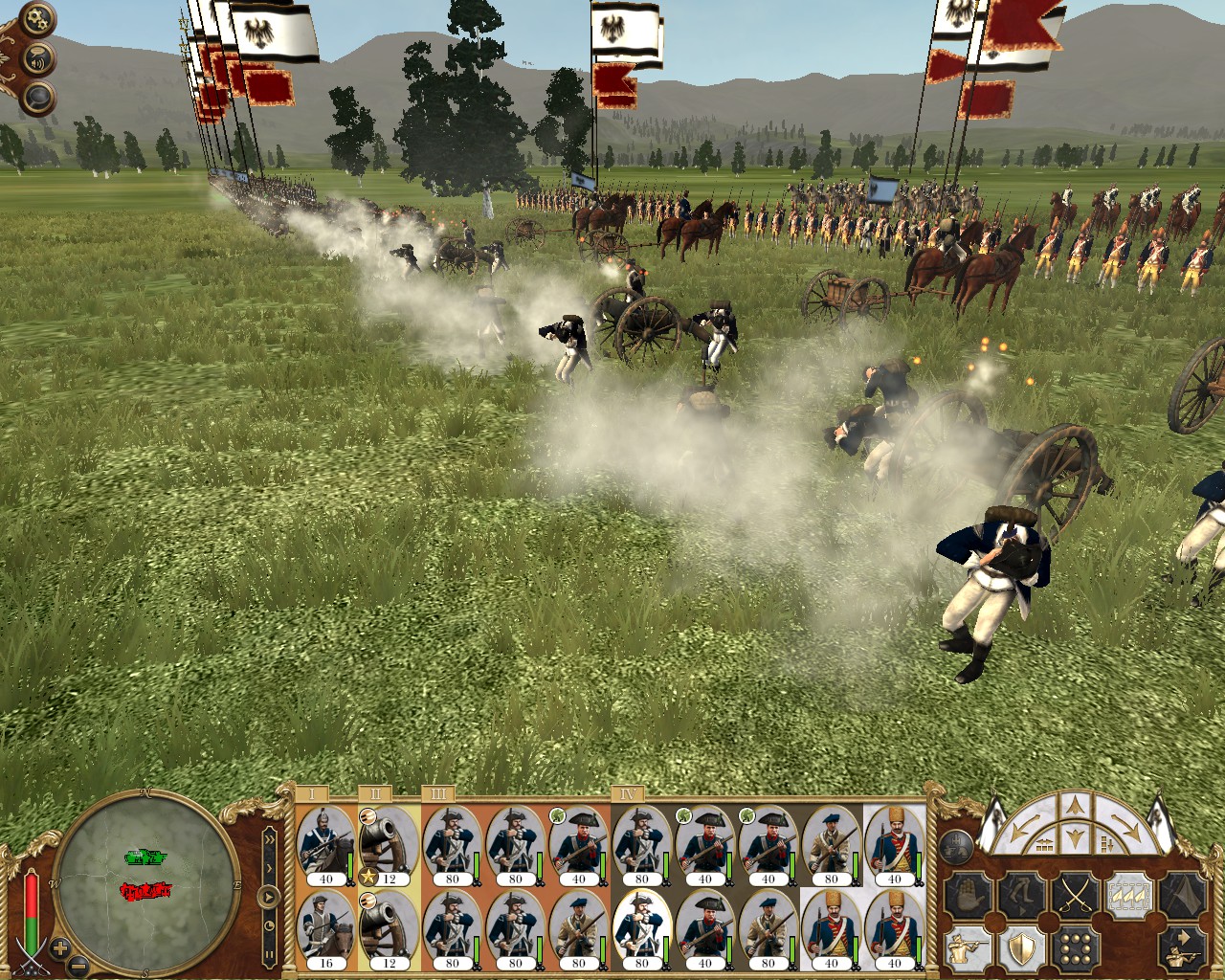The width and height of the screenshot is (1225, 980).
Task: Select group IV tab
Action: click(x=628, y=793)
